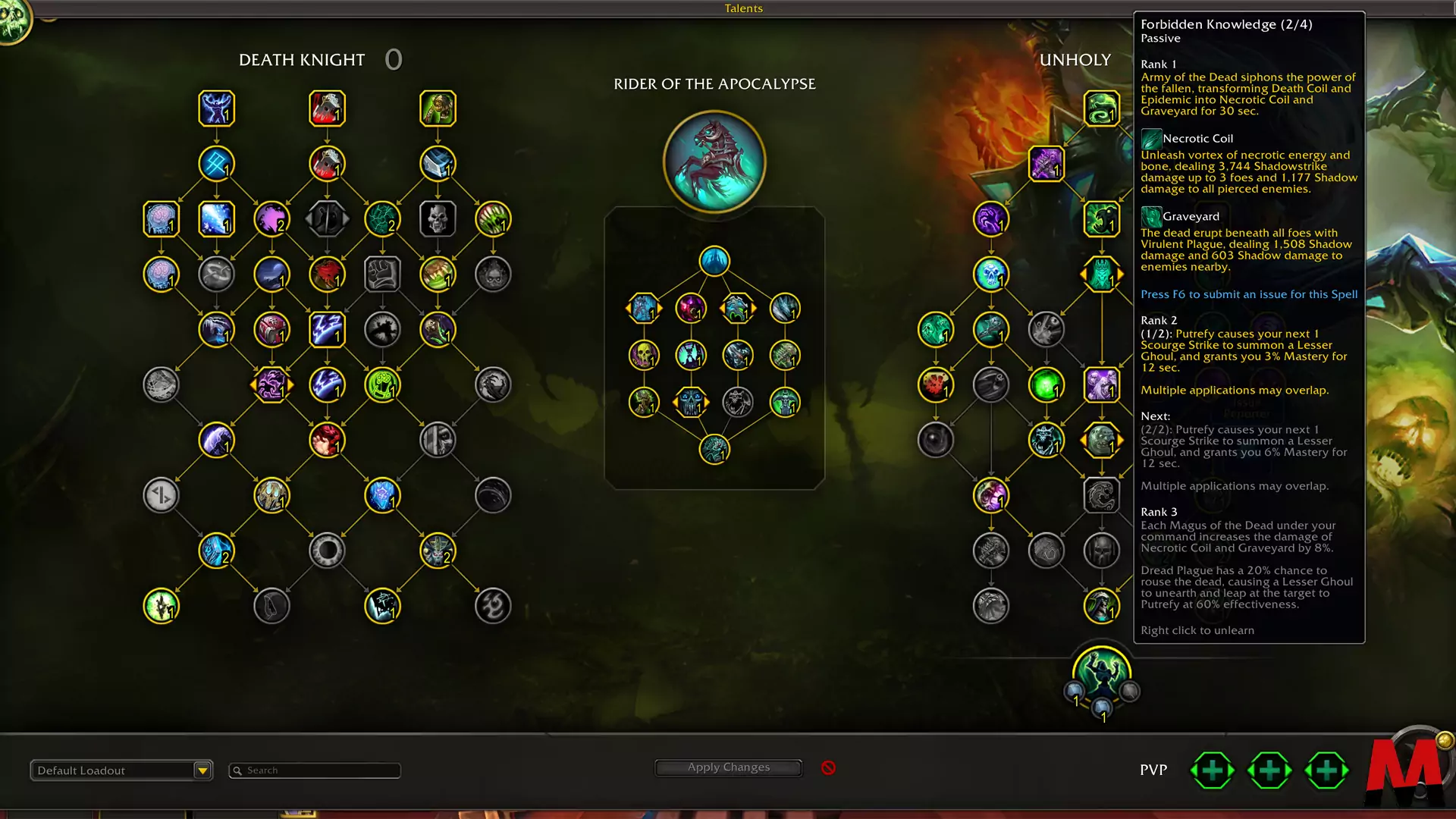Select the blue rune talent under the first class talent

[216, 164]
